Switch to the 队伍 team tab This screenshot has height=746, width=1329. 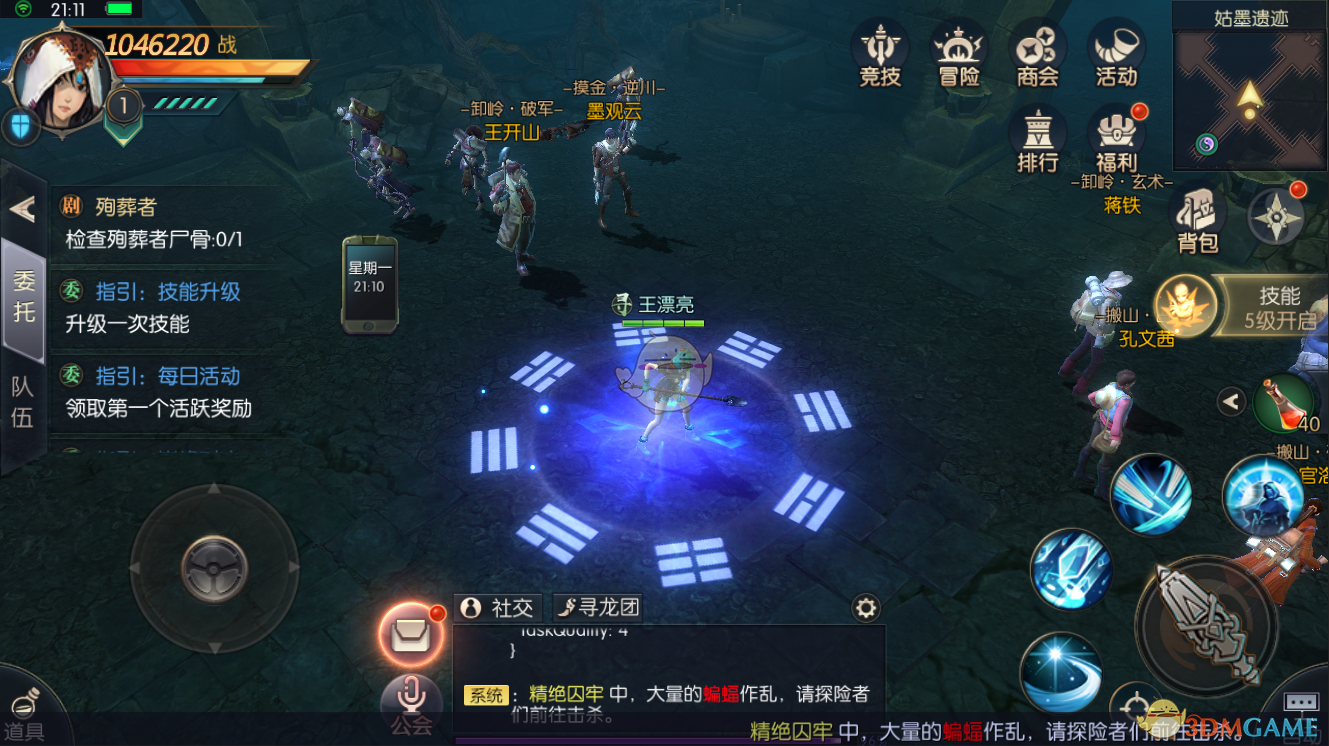(x=23, y=402)
